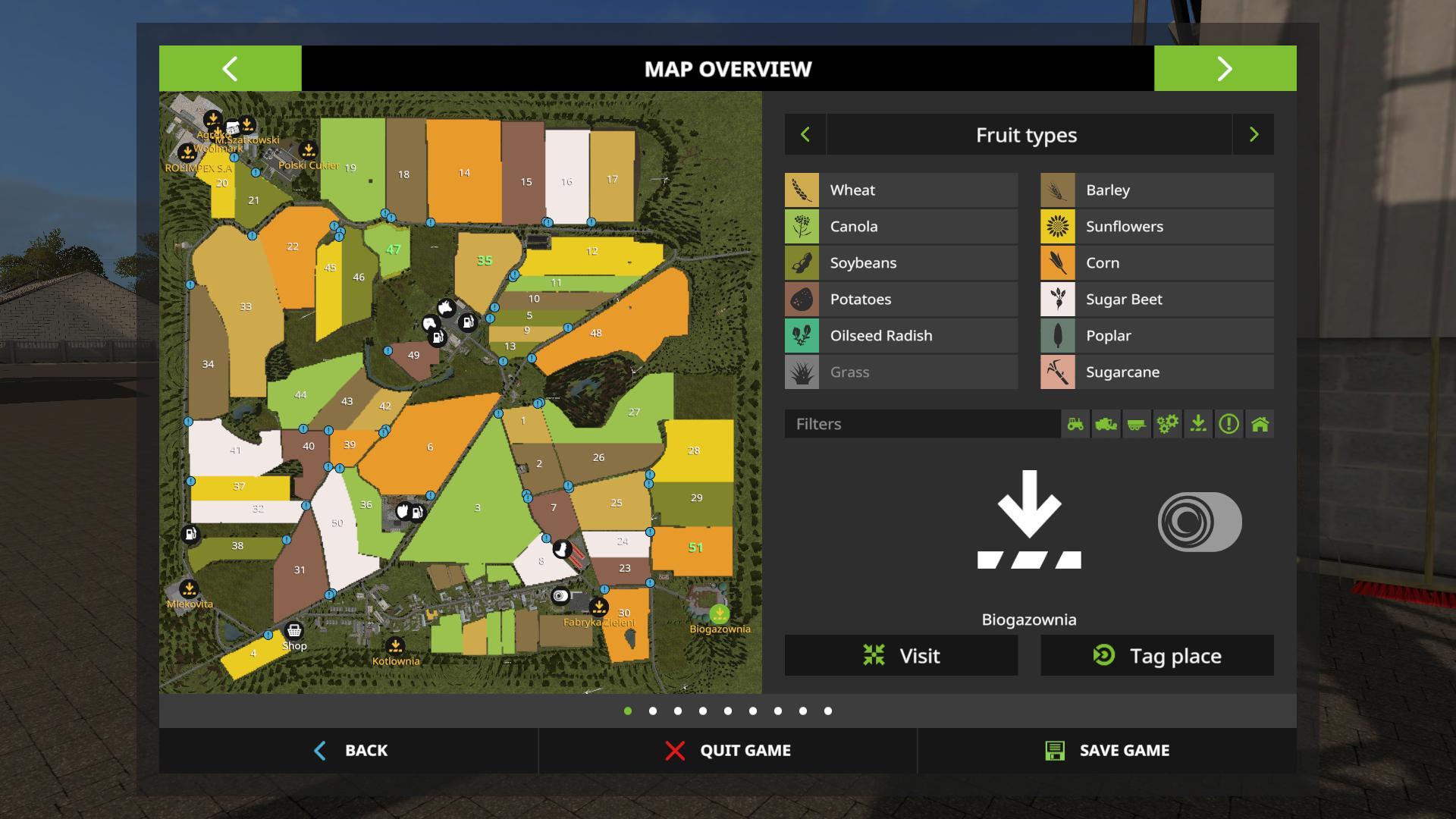
Task: Tag the Biogazownia place
Action: pos(1156,655)
